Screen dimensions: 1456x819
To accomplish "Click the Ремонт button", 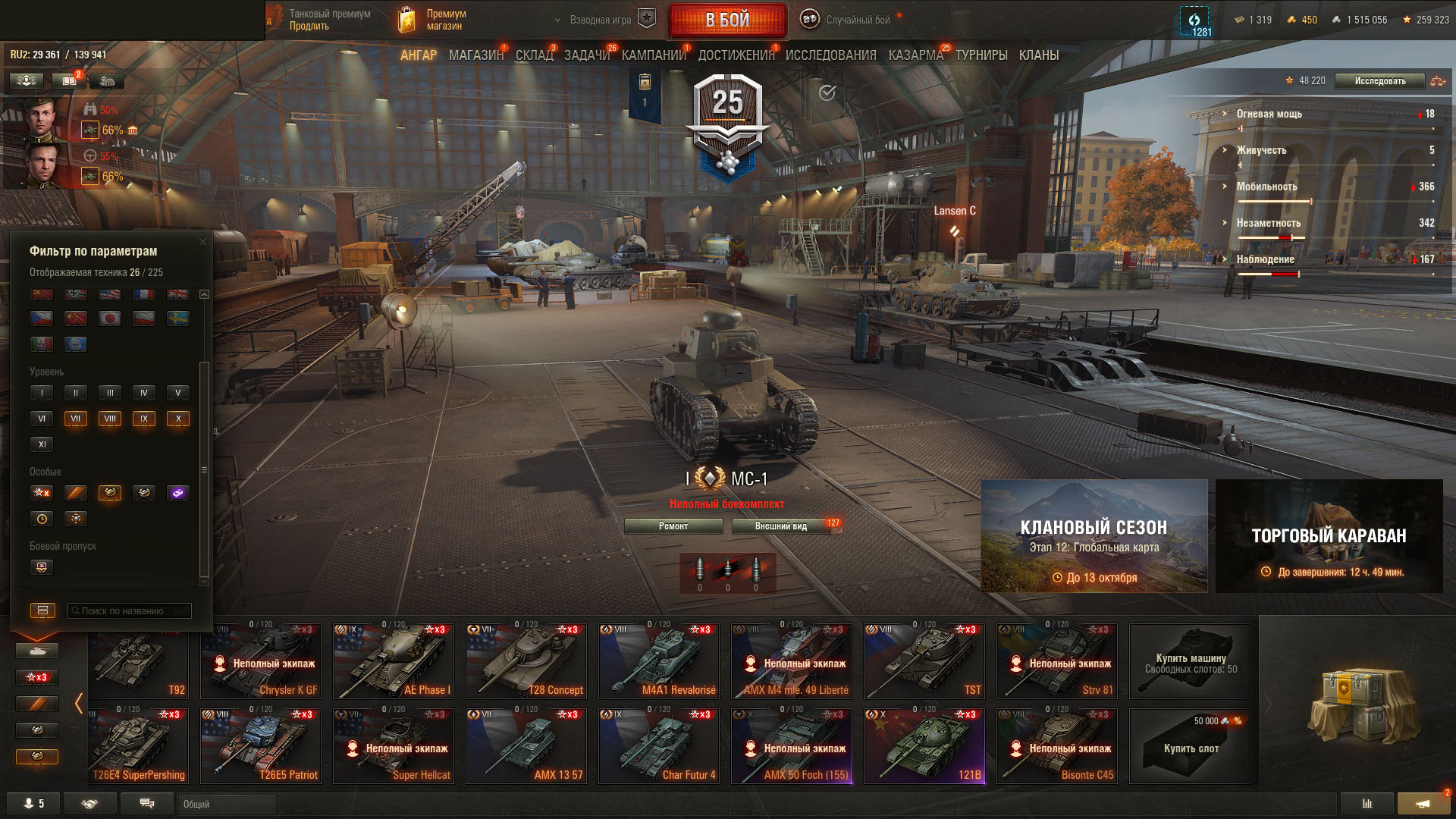I will 673,526.
